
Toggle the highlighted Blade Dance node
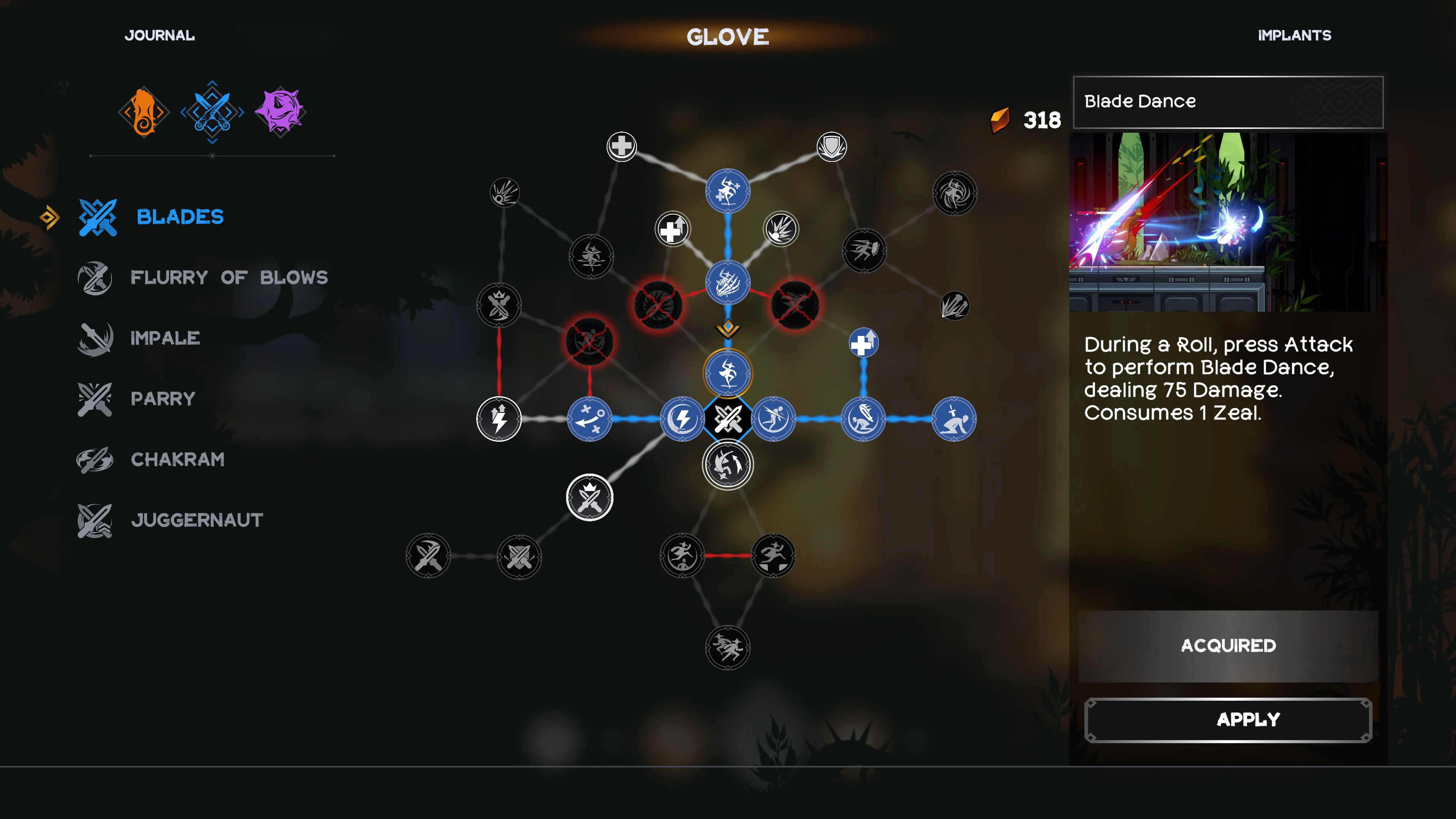click(x=728, y=373)
